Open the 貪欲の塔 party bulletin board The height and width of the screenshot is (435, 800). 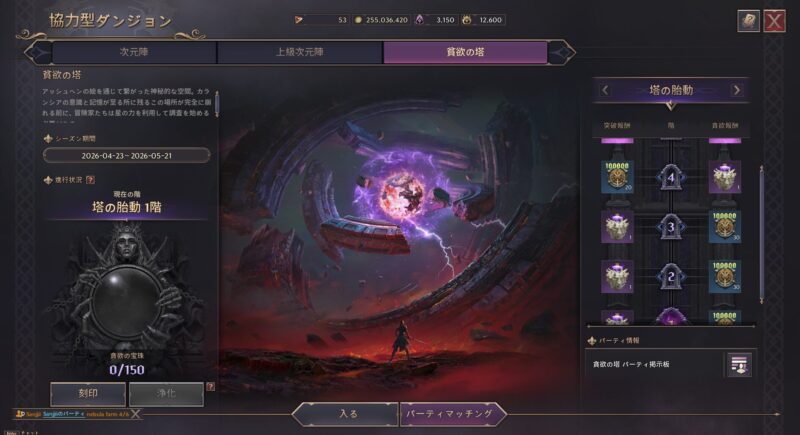[737, 364]
